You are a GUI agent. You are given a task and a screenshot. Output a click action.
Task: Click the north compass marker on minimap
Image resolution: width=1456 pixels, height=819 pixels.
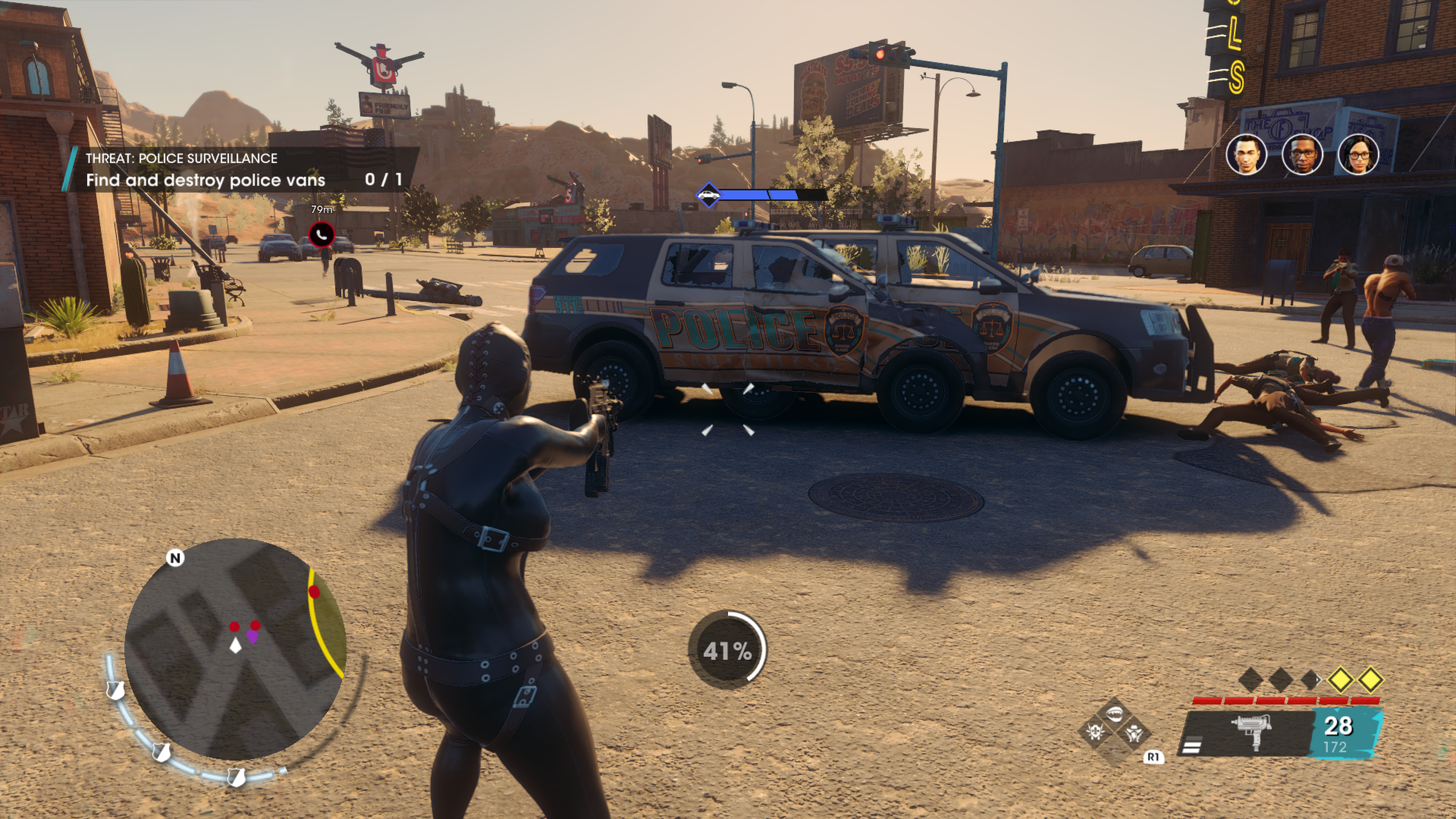tap(175, 558)
